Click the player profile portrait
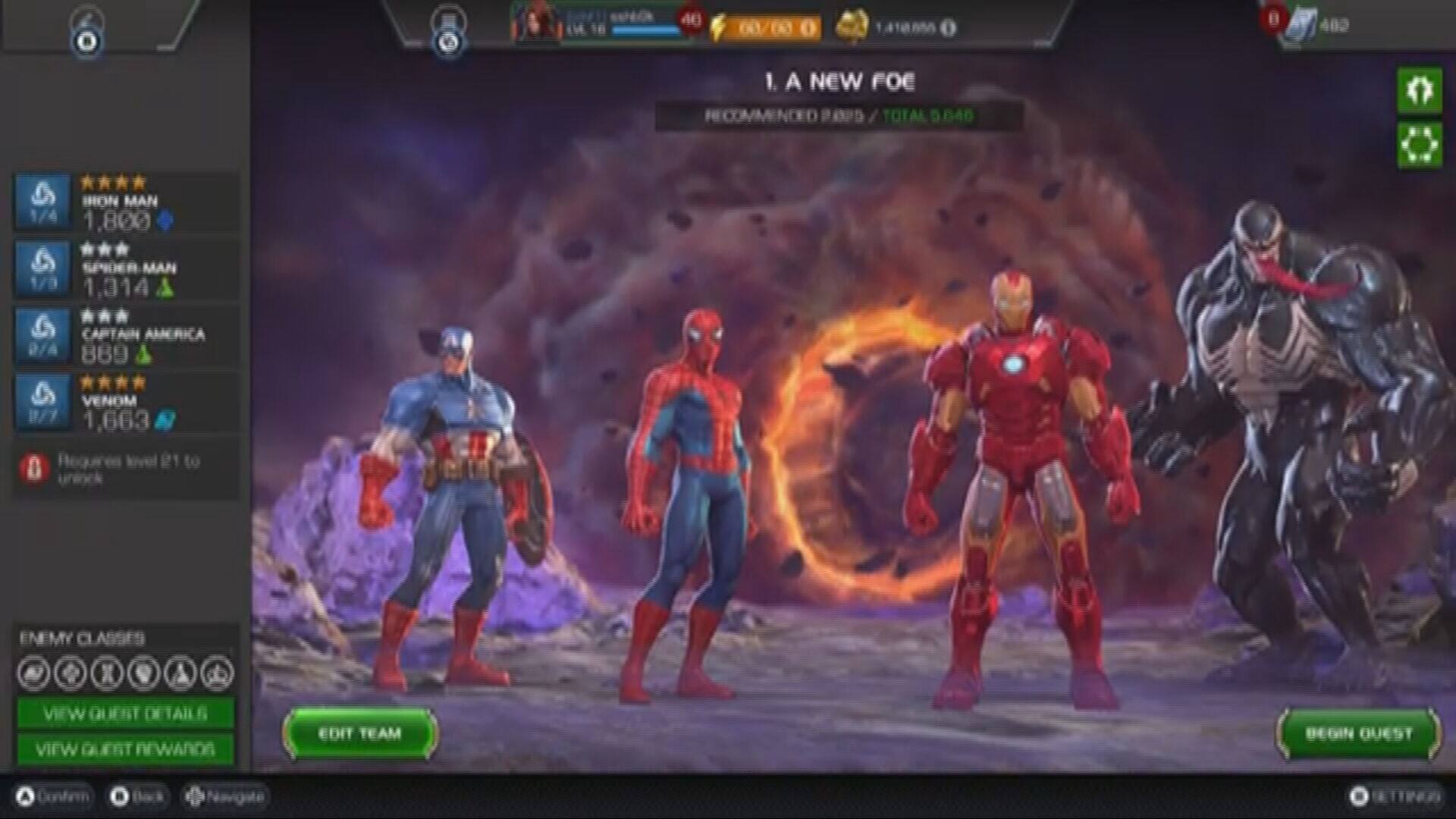The height and width of the screenshot is (819, 1456). [x=535, y=25]
